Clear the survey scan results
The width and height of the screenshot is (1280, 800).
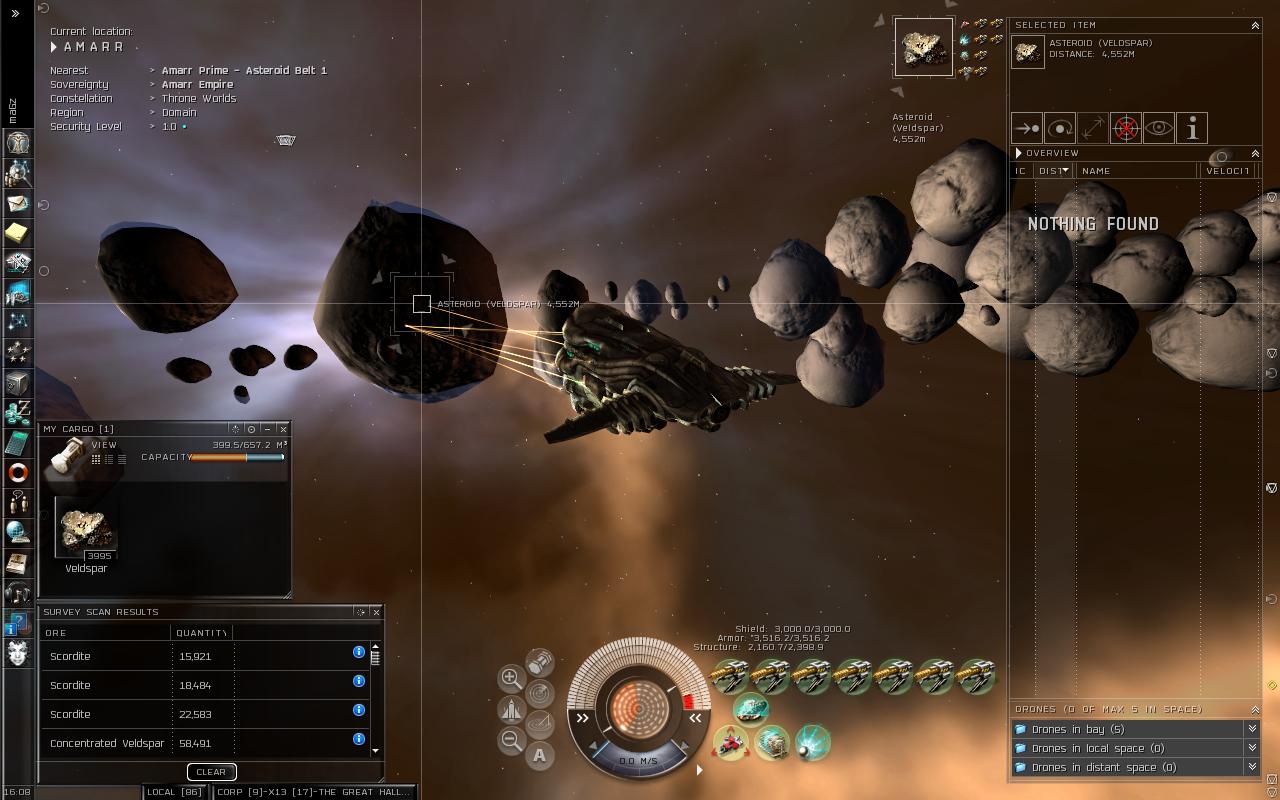coord(211,772)
